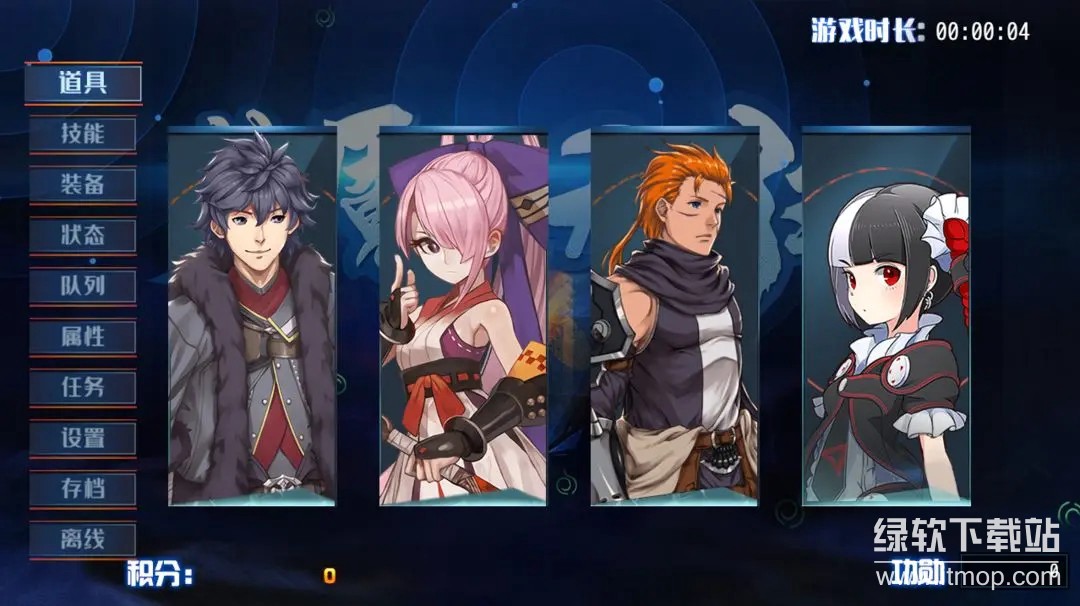Image resolution: width=1080 pixels, height=606 pixels.
Task: Choose the 存档 save menu entry
Action: (x=83, y=489)
